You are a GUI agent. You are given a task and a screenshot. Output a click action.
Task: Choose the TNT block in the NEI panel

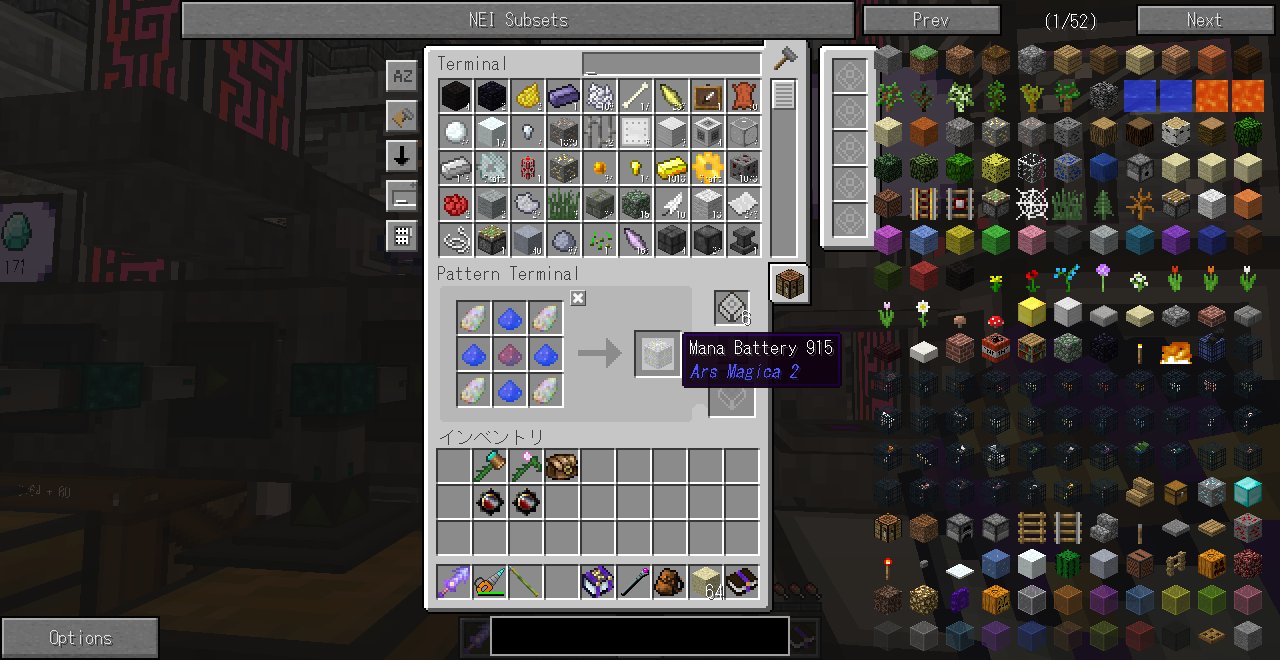996,349
